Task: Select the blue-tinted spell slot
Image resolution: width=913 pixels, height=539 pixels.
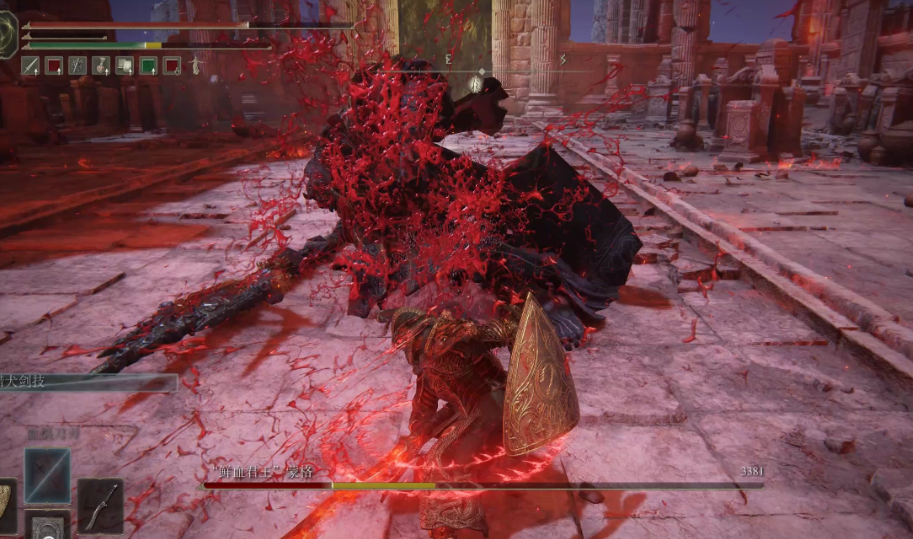Action: [x=47, y=475]
